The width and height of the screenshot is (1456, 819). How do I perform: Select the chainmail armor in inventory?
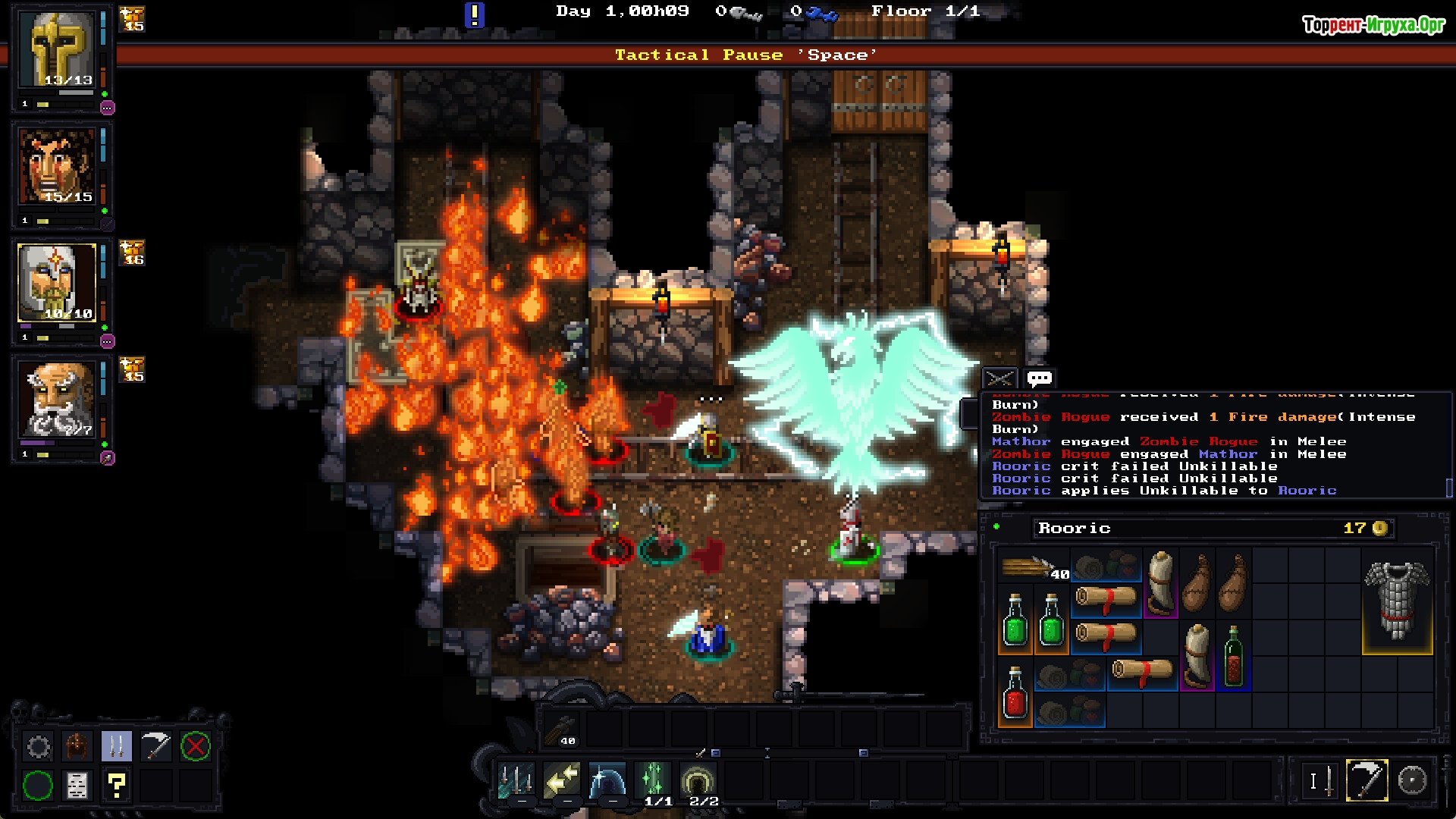[x=1397, y=601]
